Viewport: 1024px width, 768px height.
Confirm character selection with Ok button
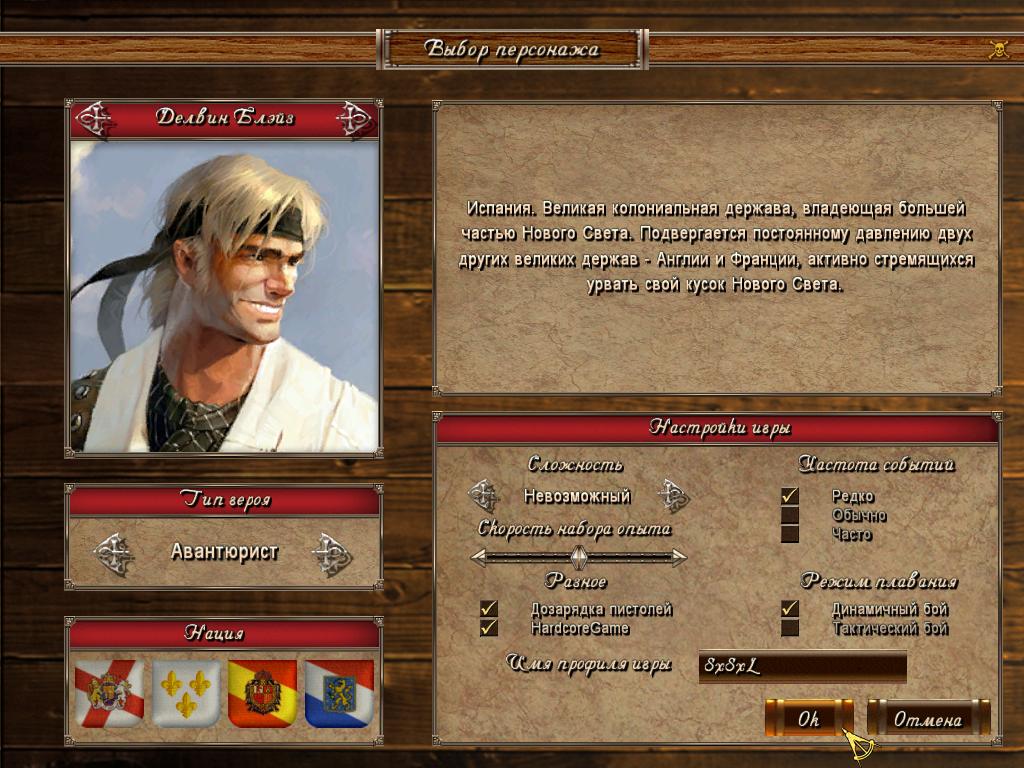click(808, 718)
